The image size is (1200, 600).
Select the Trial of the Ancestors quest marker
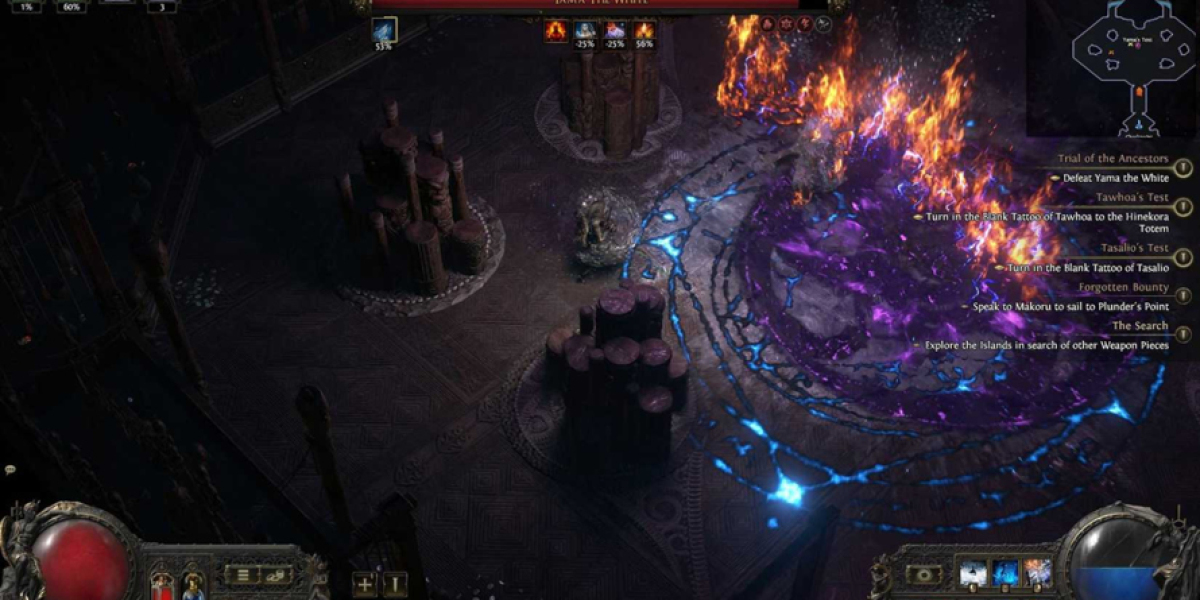[x=1182, y=168]
